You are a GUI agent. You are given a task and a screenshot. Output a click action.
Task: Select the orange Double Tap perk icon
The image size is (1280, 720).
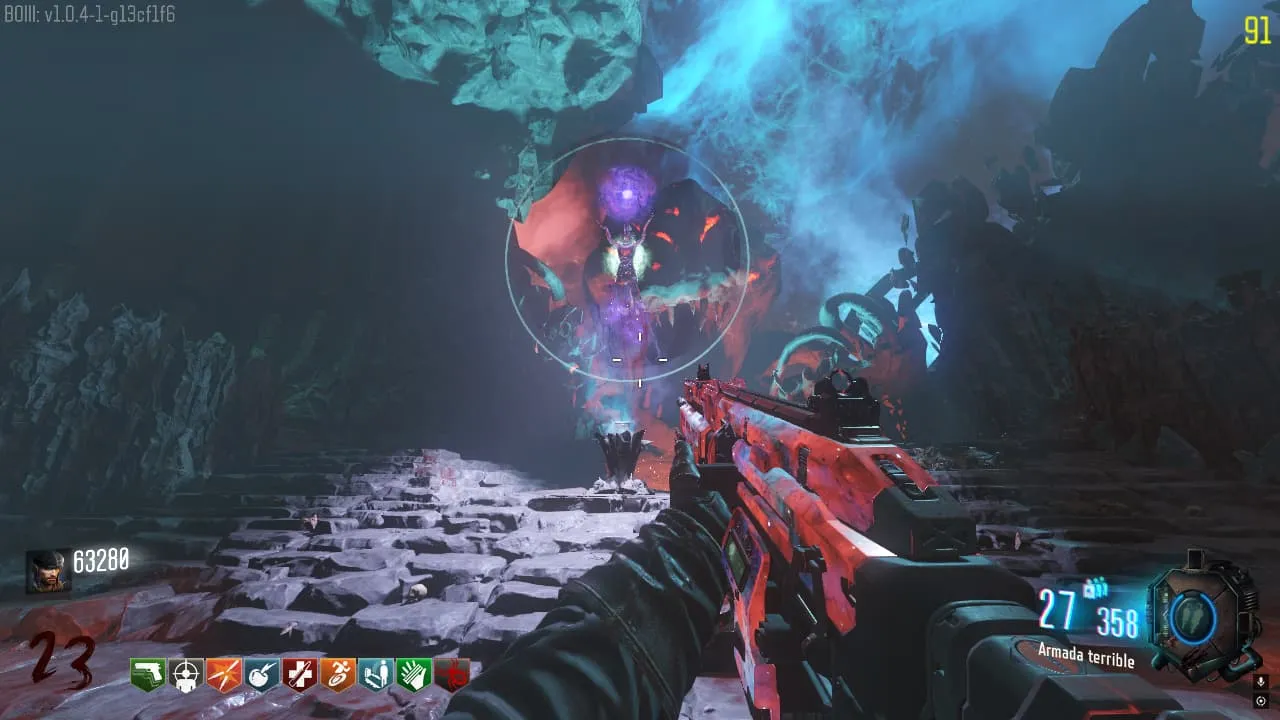coord(224,676)
